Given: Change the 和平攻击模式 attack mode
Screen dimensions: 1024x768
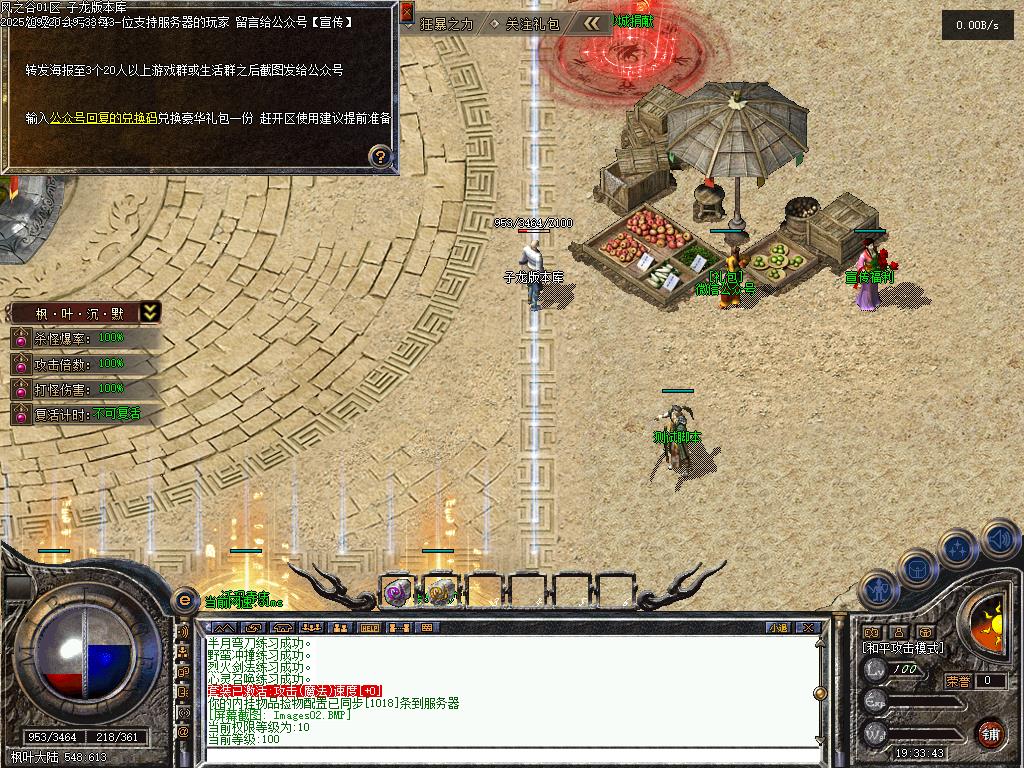Looking at the screenshot, I should [x=903, y=648].
